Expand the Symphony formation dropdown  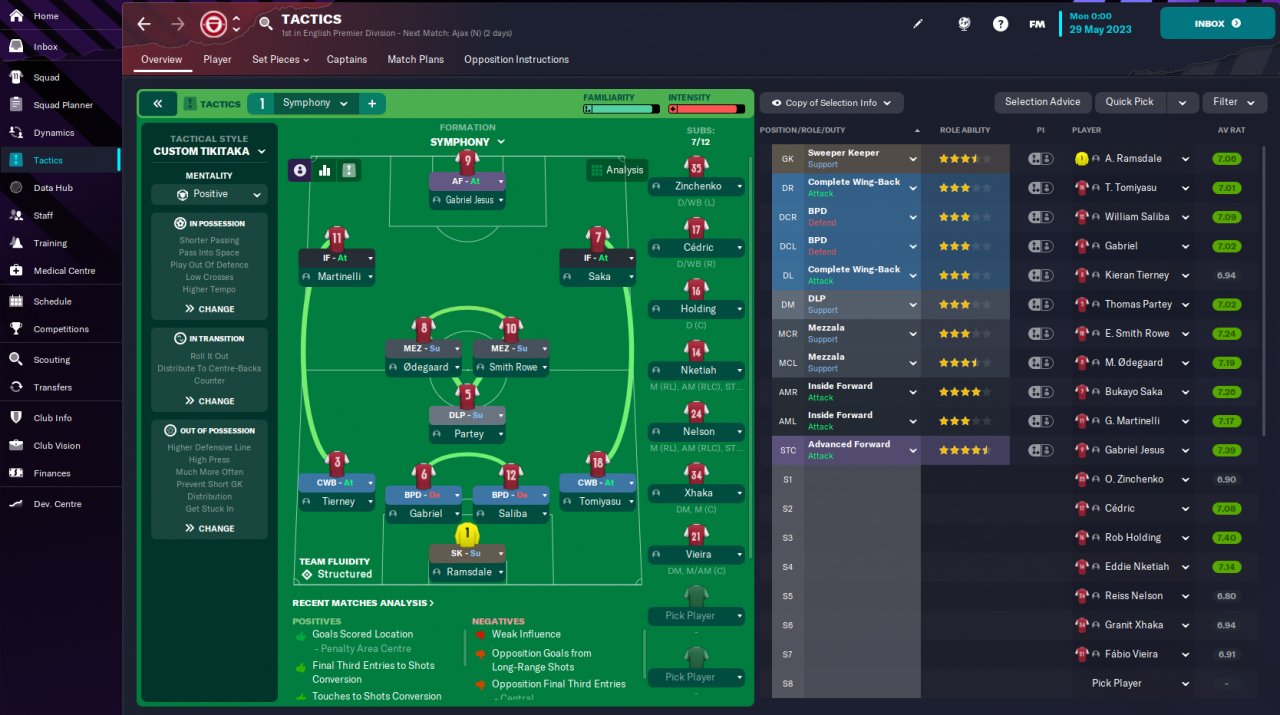click(x=467, y=142)
